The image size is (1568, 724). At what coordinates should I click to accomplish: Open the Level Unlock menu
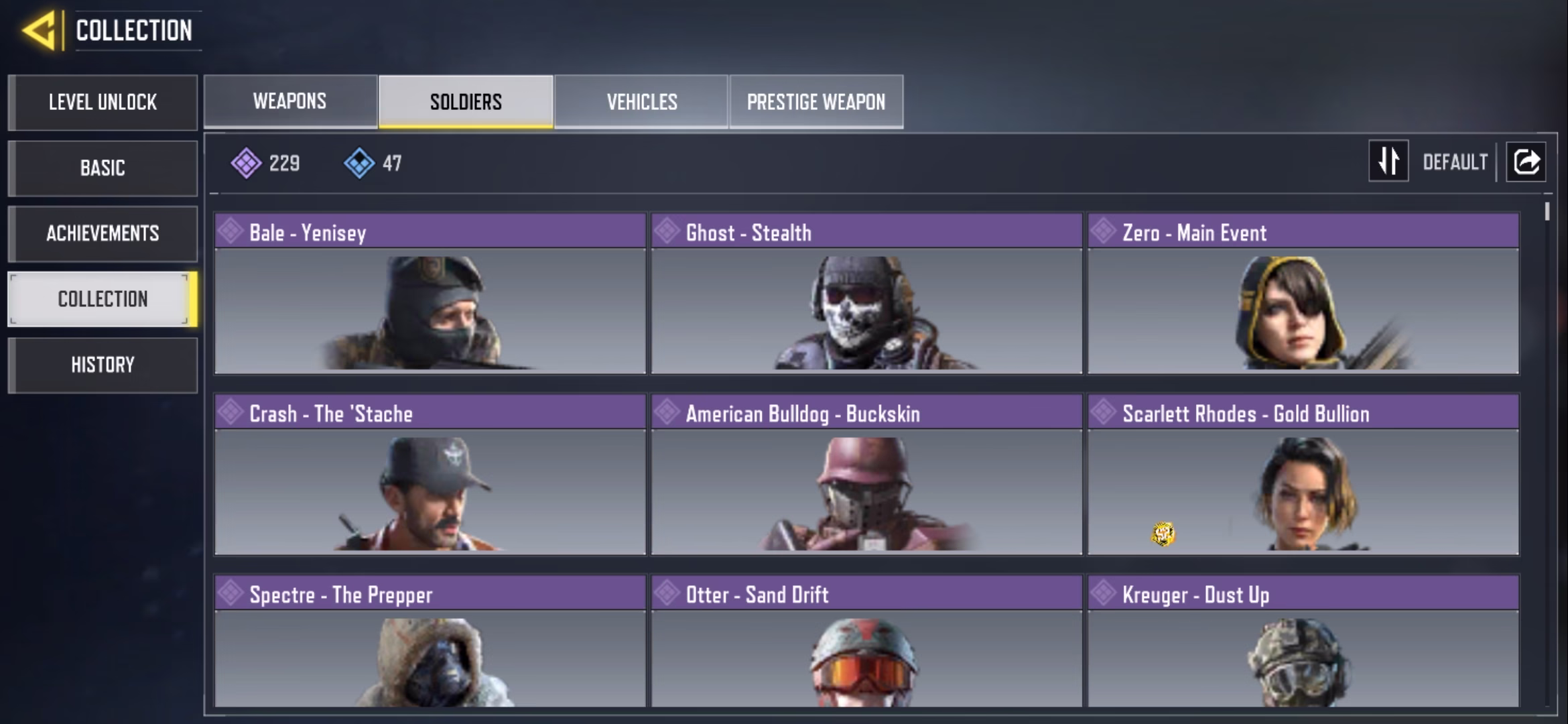(x=103, y=103)
